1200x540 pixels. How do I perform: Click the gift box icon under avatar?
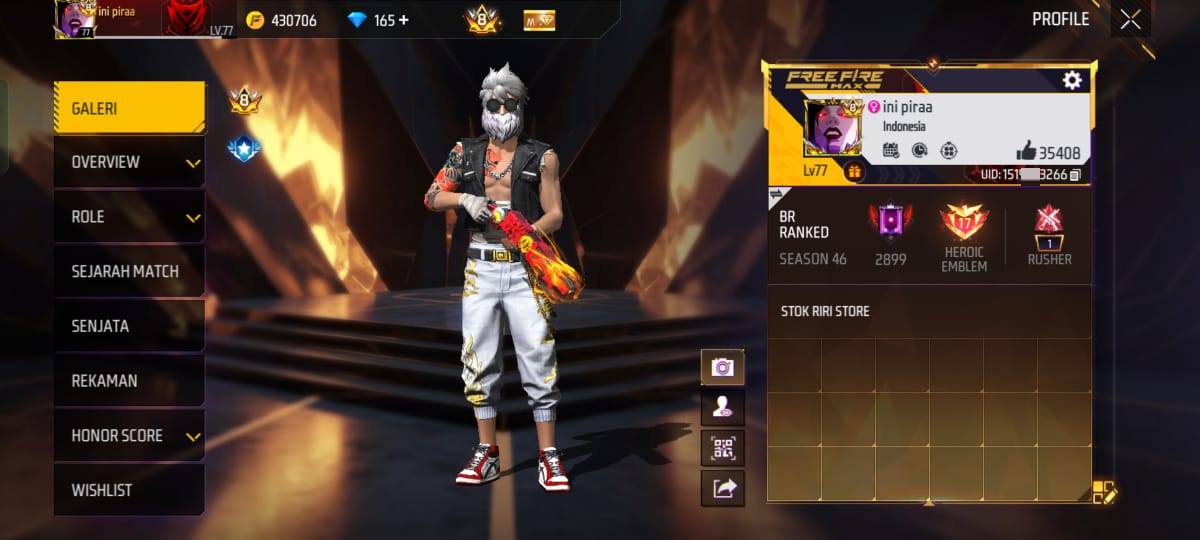point(854,172)
